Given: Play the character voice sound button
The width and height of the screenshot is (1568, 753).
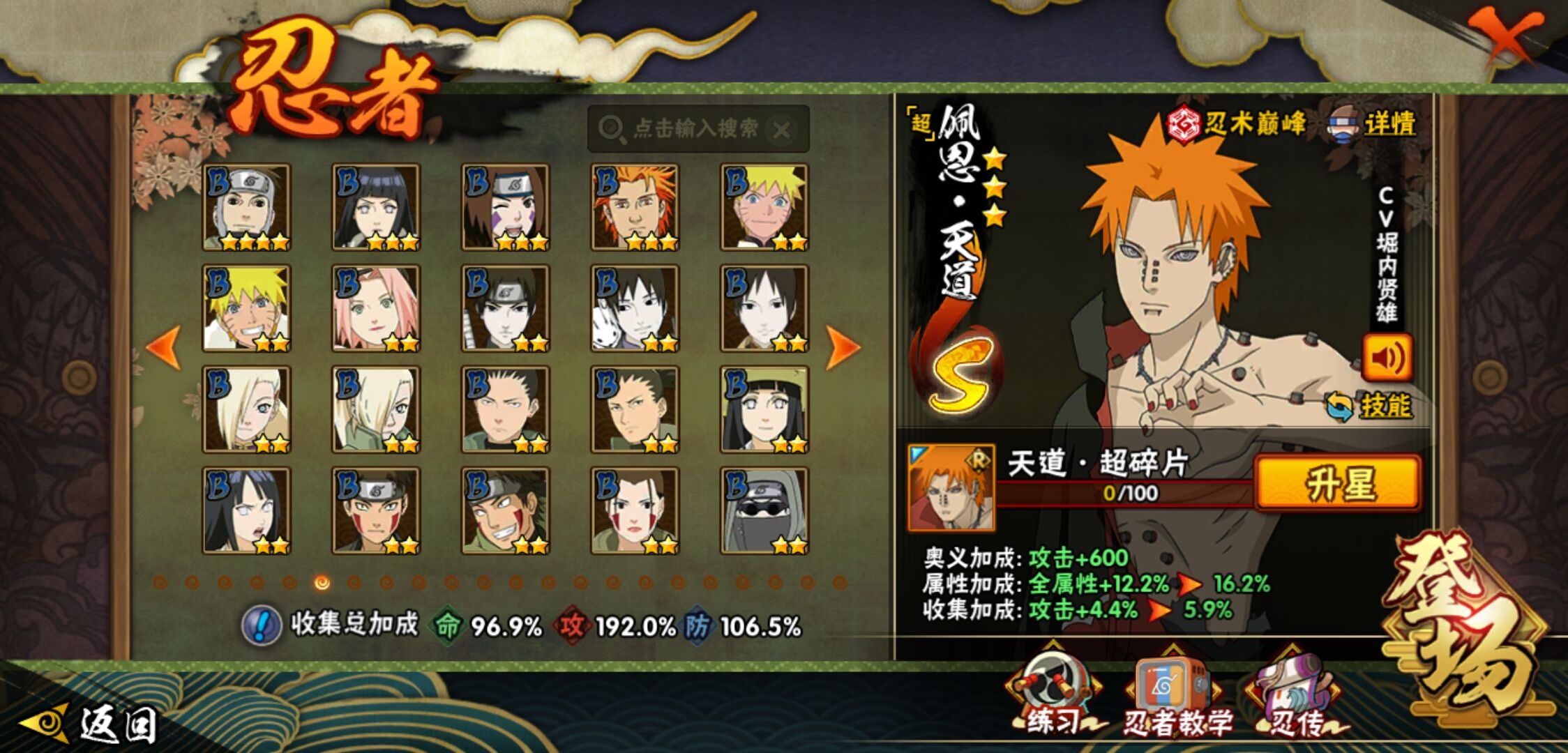Looking at the screenshot, I should click(x=1387, y=358).
